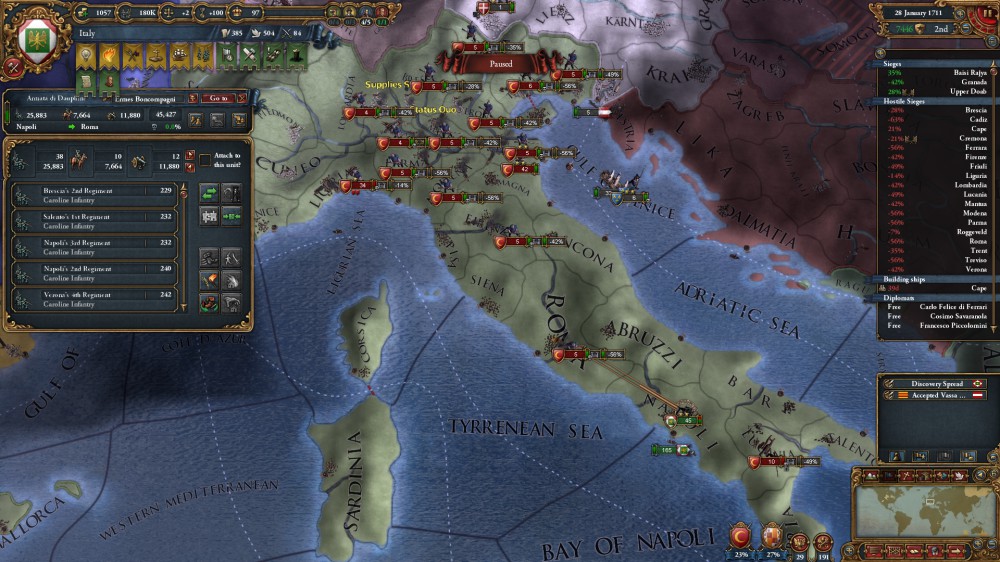This screenshot has height=562, width=1000.
Task: Select Verona's 4th Regiment row
Action: [94, 299]
